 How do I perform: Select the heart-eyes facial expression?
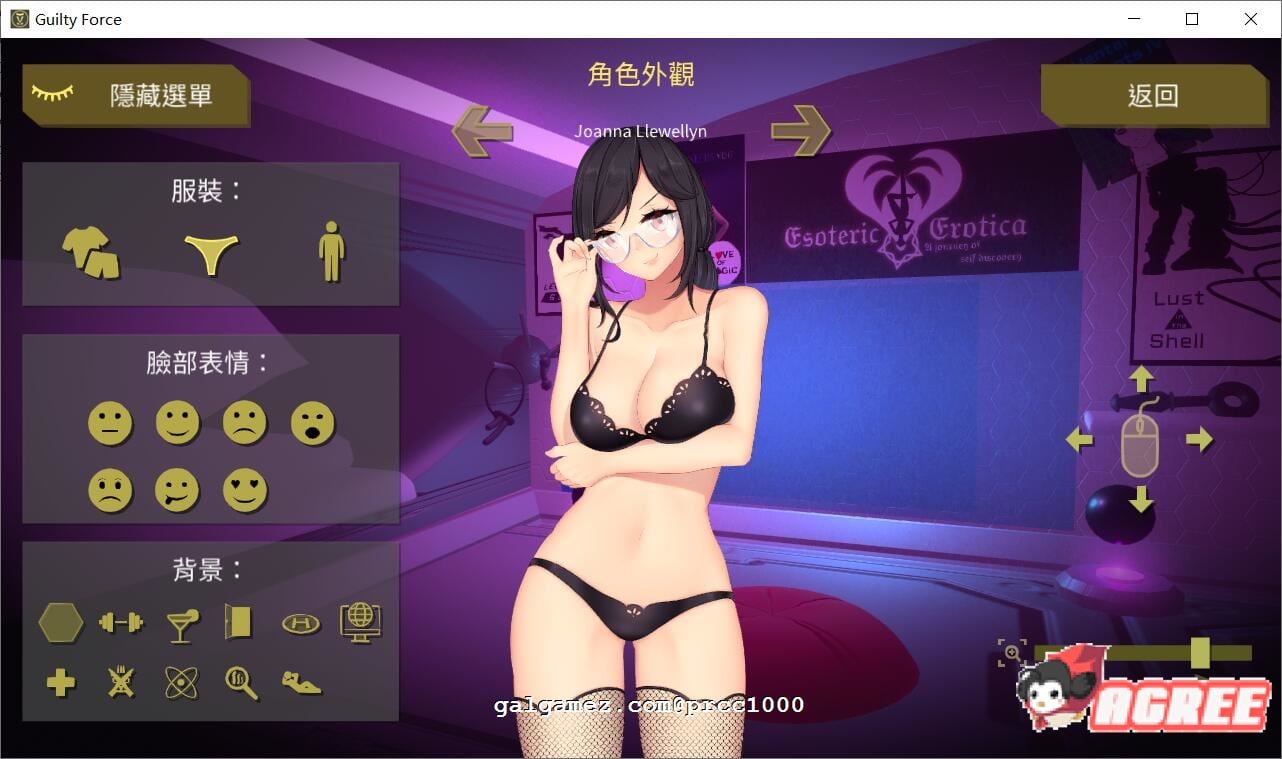click(245, 489)
